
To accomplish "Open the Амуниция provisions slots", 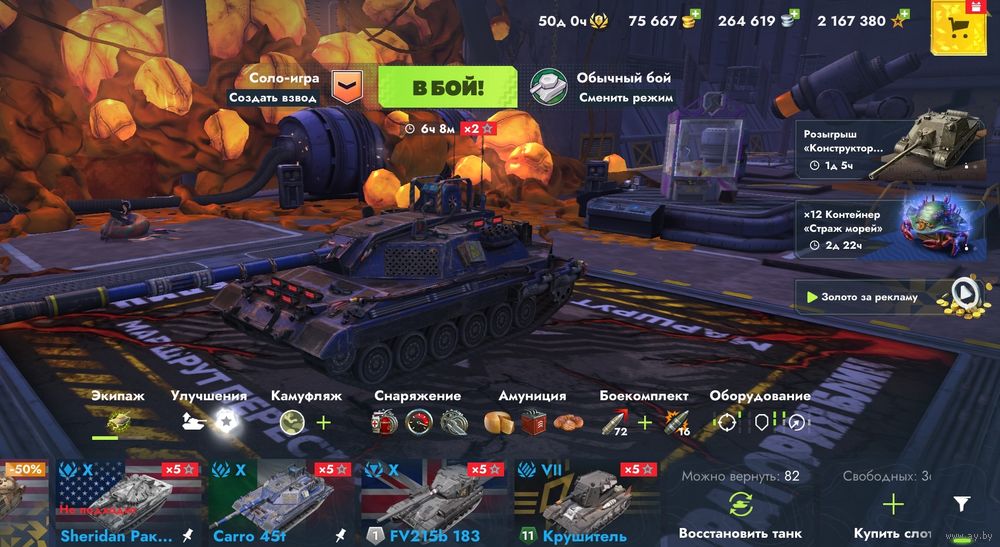I will 531,421.
